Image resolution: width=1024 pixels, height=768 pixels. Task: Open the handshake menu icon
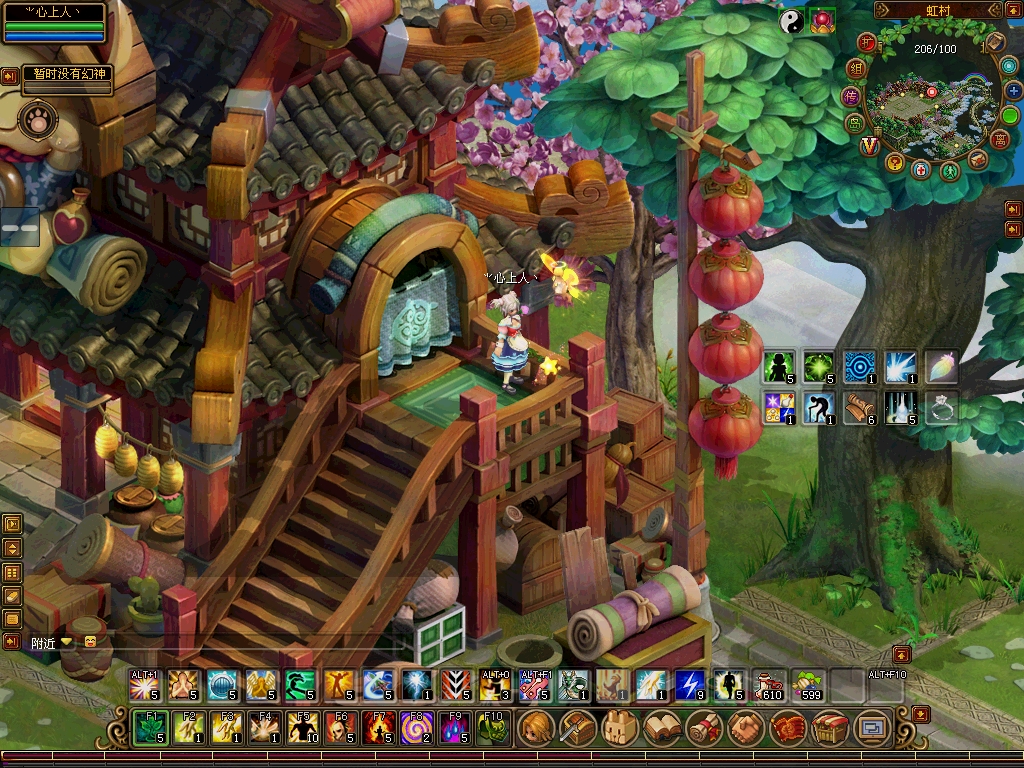click(745, 728)
